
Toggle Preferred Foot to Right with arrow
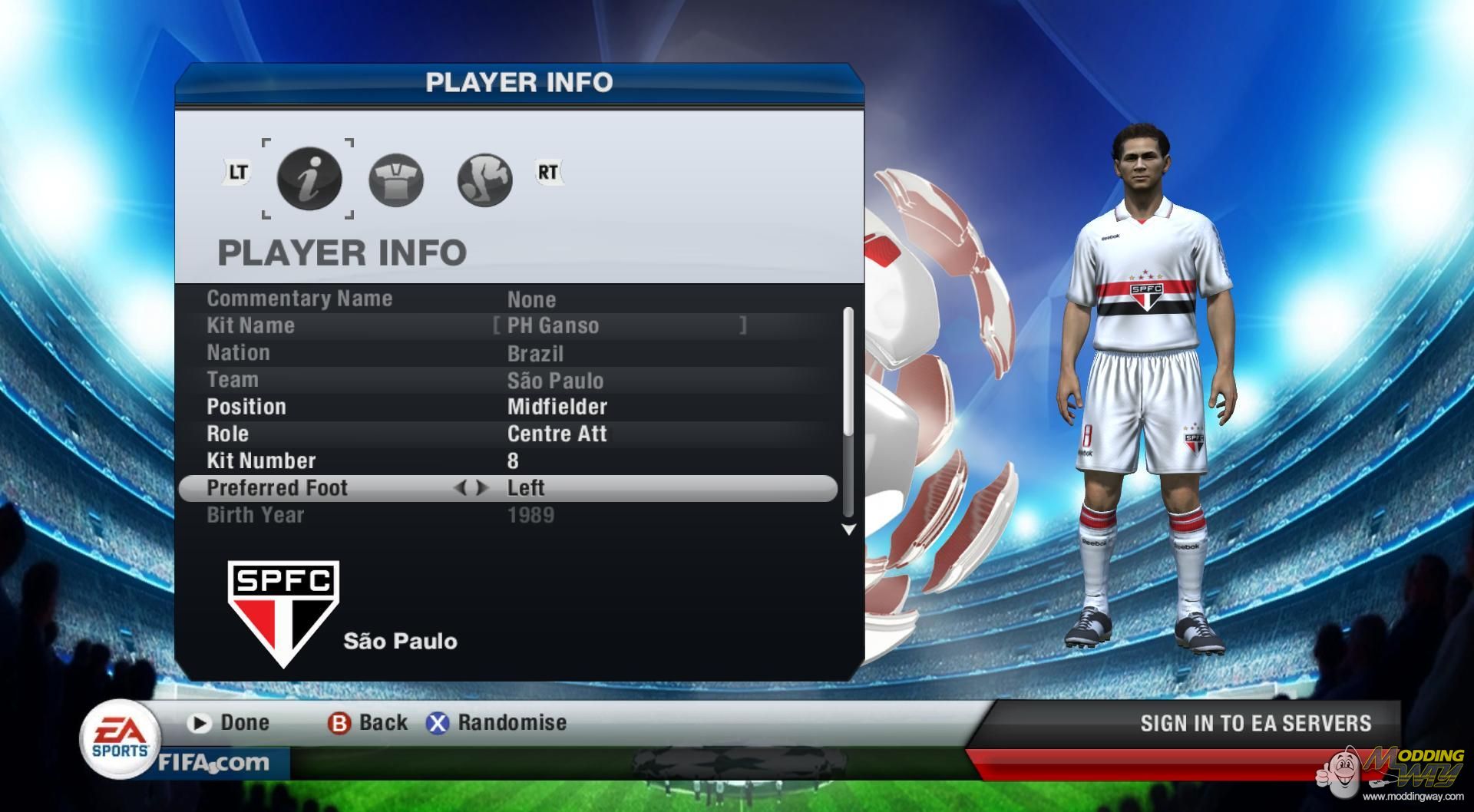pyautogui.click(x=482, y=487)
